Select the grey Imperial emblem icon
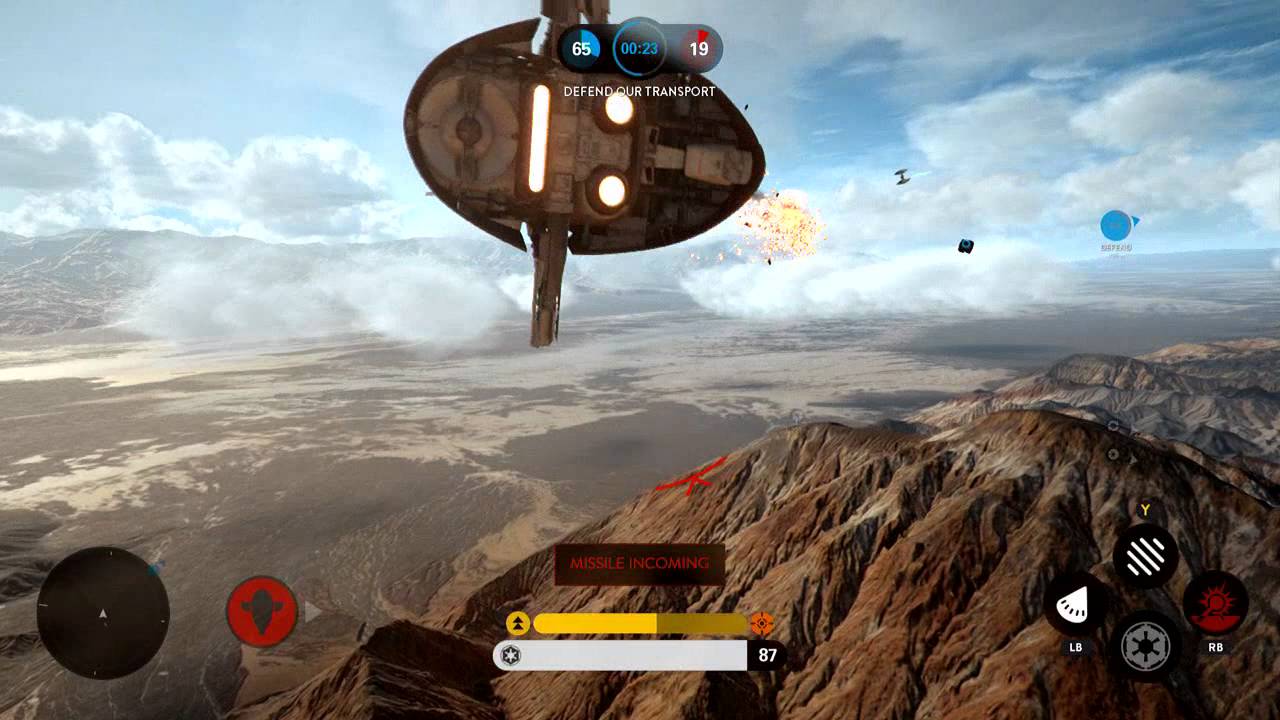Image resolution: width=1280 pixels, height=720 pixels. pos(1145,647)
